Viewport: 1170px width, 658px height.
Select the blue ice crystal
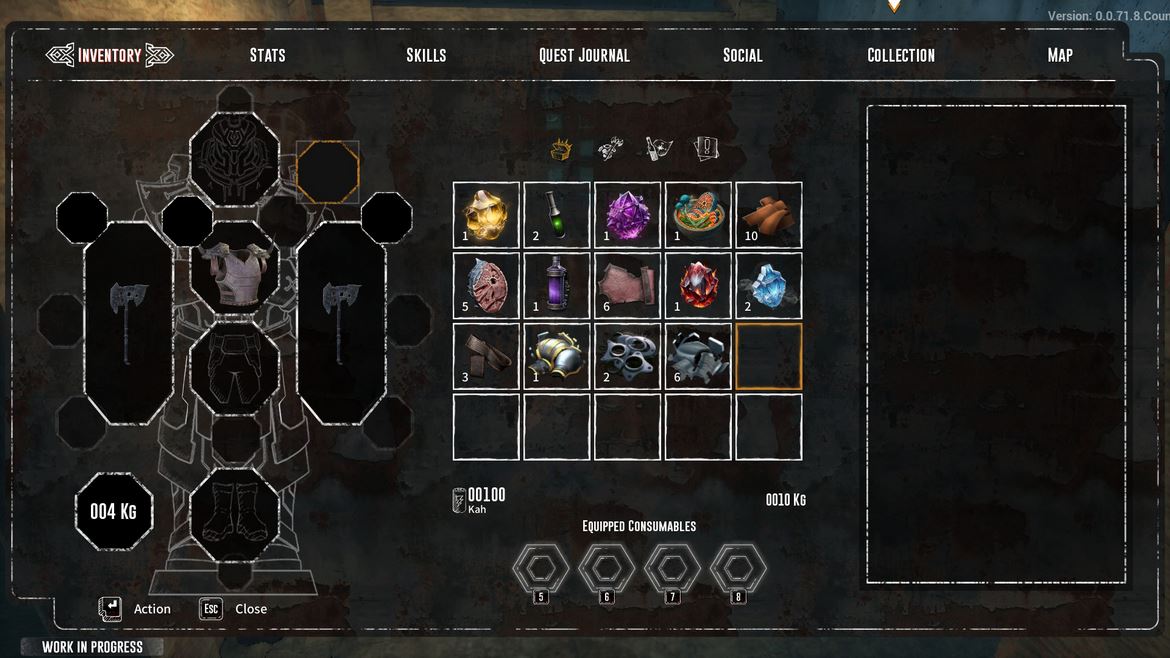pyautogui.click(x=769, y=285)
